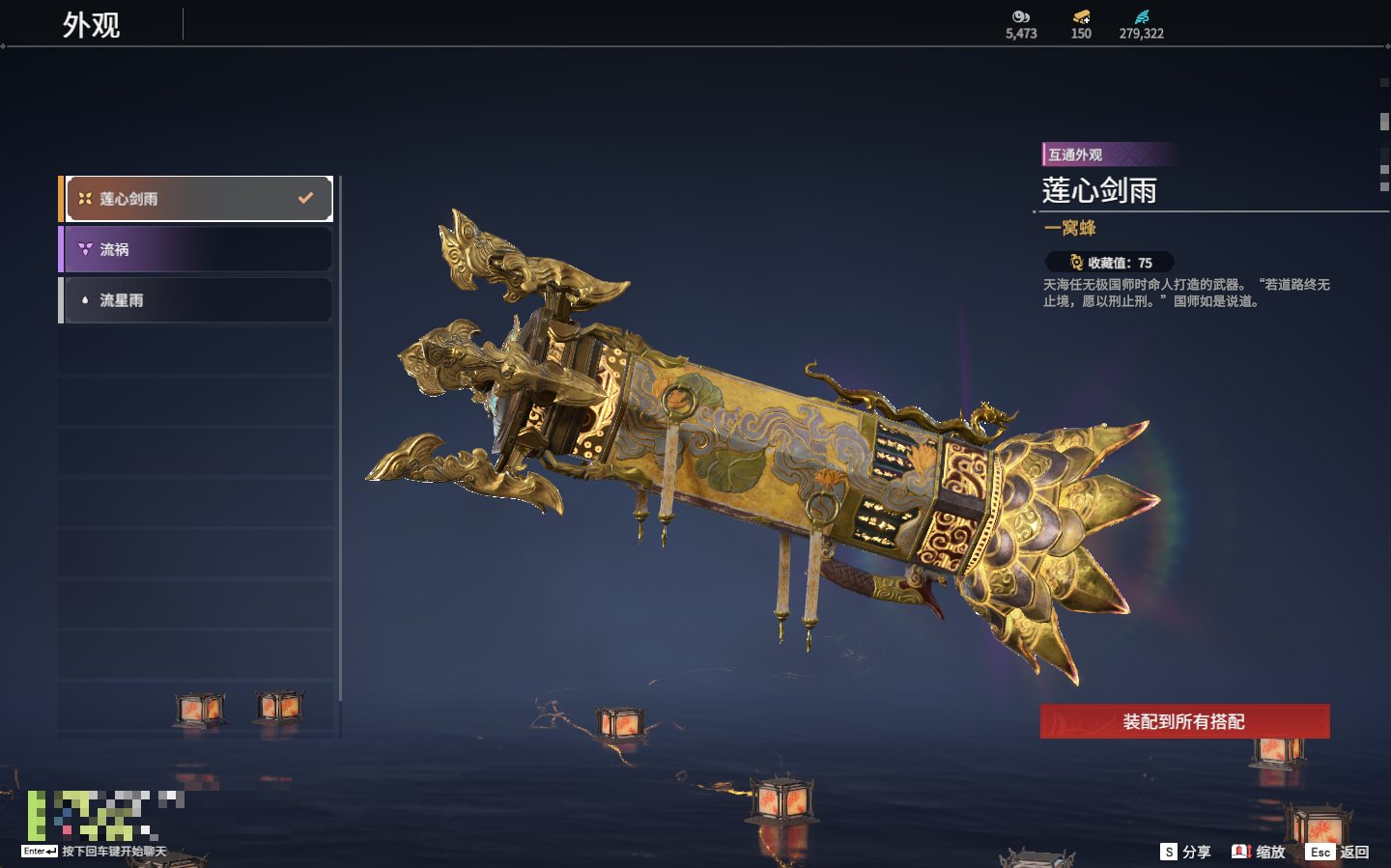Toggle the 缩放 zoom control

tap(1259, 852)
